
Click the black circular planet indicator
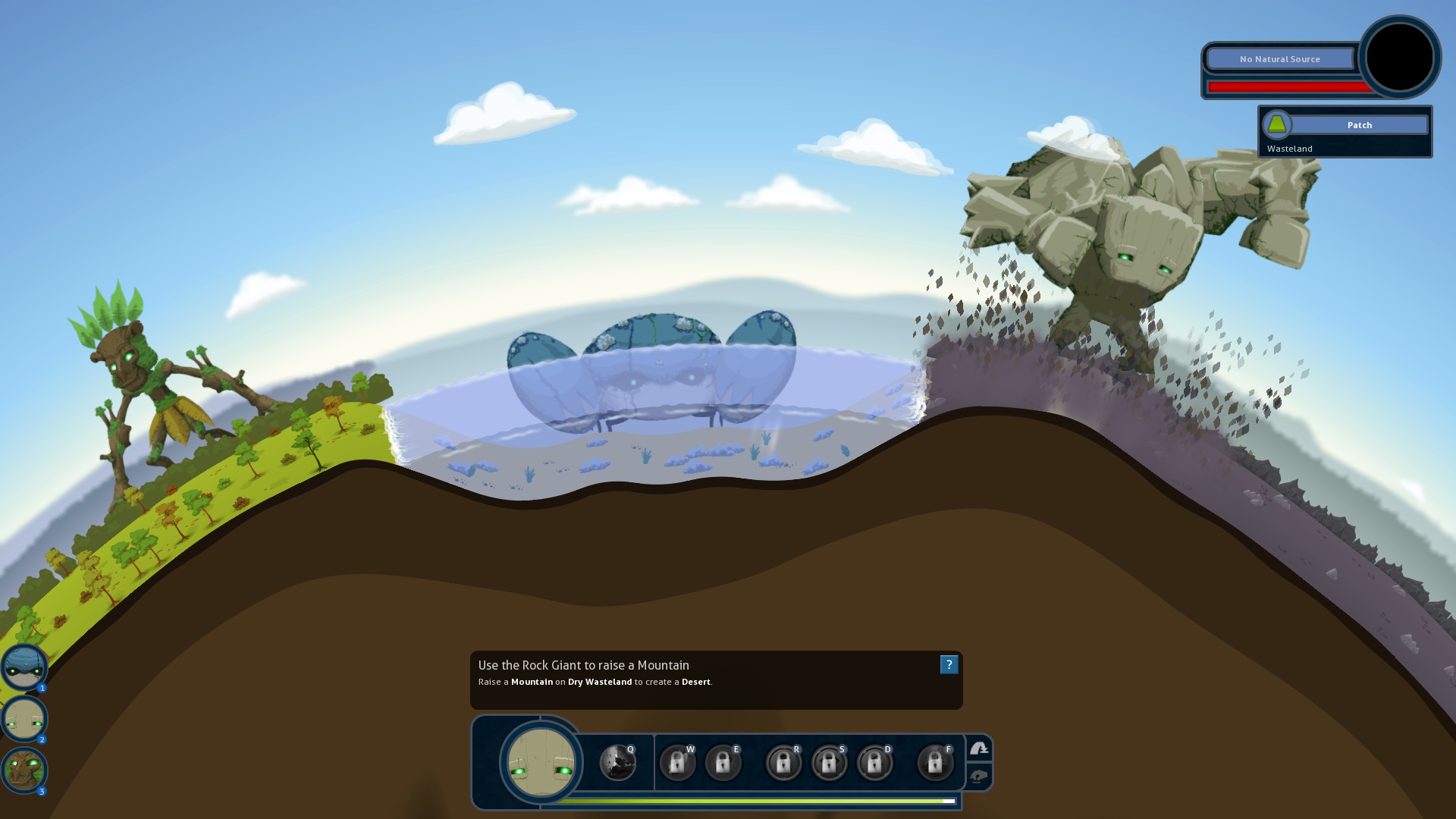[1399, 57]
